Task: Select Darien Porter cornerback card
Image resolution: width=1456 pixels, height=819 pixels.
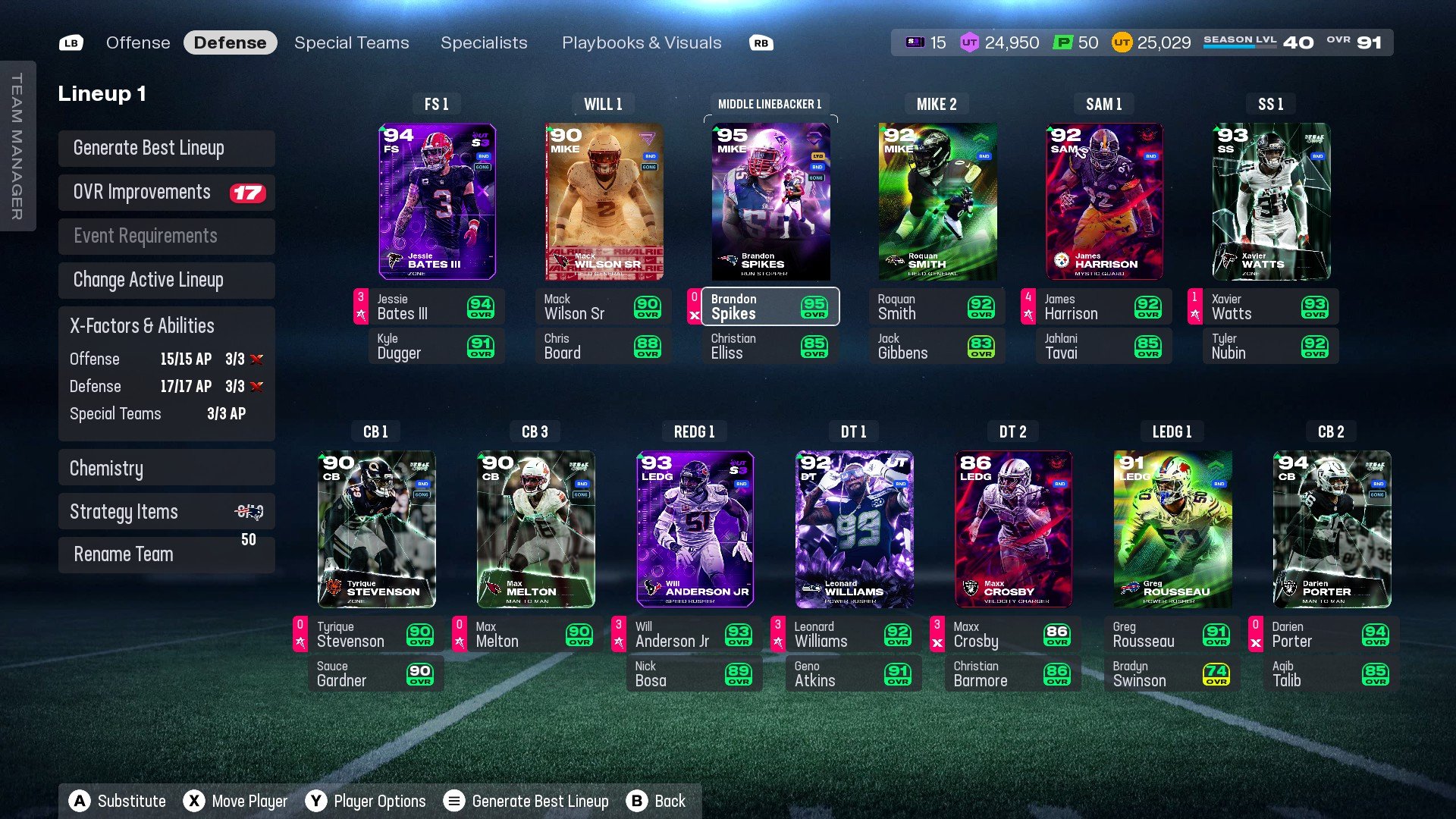Action: [1332, 529]
